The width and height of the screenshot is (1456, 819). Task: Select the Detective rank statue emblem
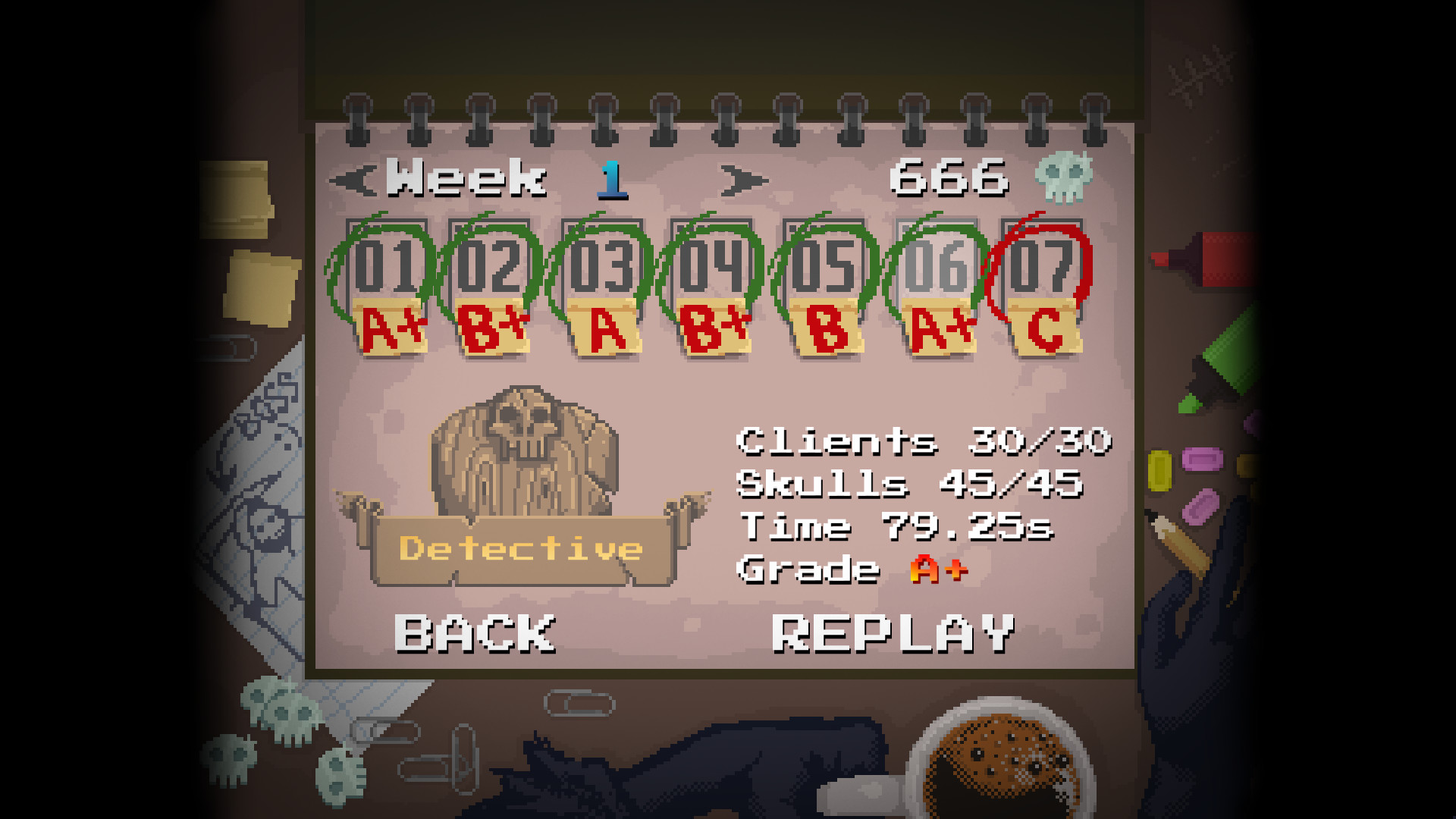523,455
